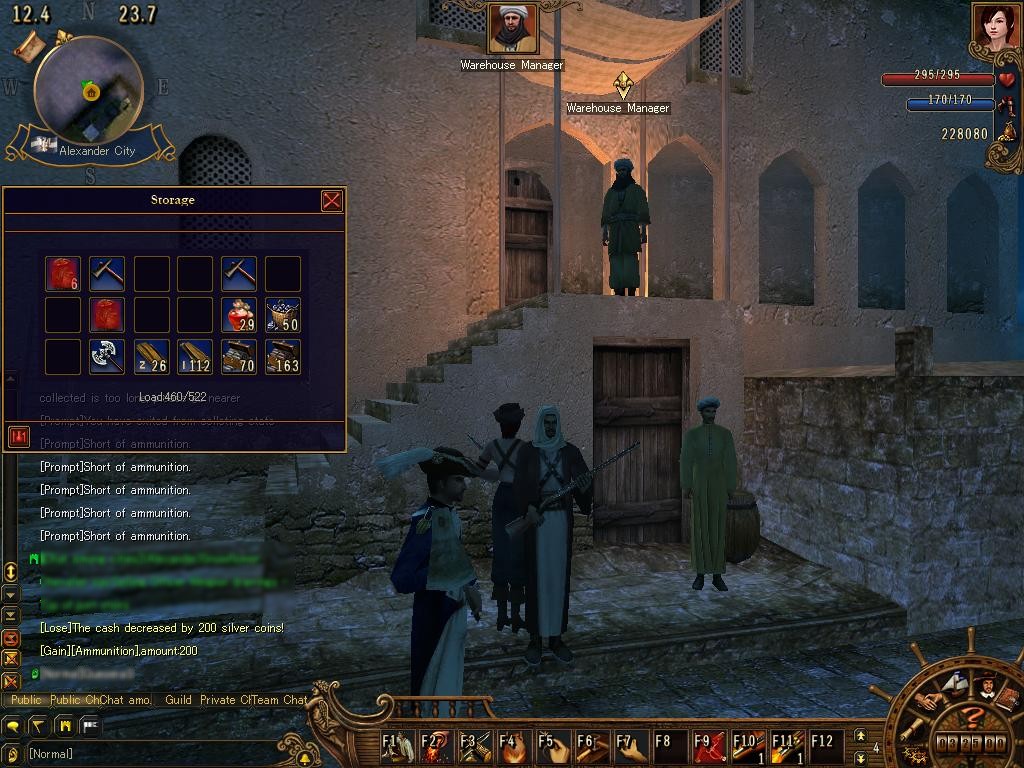Image resolution: width=1024 pixels, height=768 pixels.
Task: Select the ore basket stack of 50
Action: tap(283, 315)
